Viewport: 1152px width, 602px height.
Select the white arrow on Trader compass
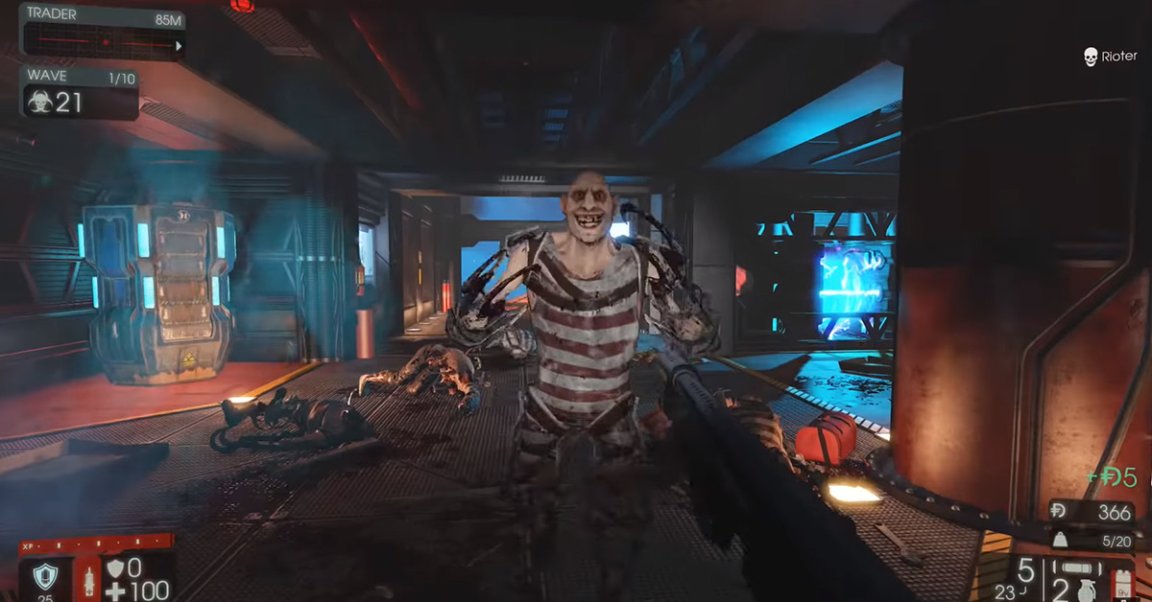tap(179, 45)
